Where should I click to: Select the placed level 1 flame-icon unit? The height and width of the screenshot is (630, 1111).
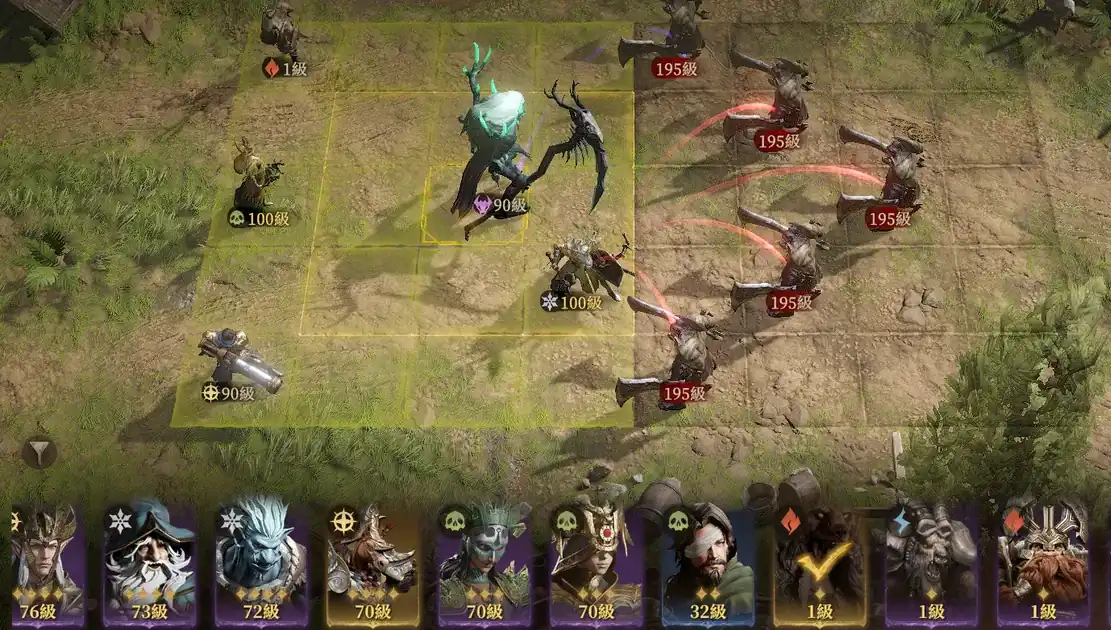[281, 35]
